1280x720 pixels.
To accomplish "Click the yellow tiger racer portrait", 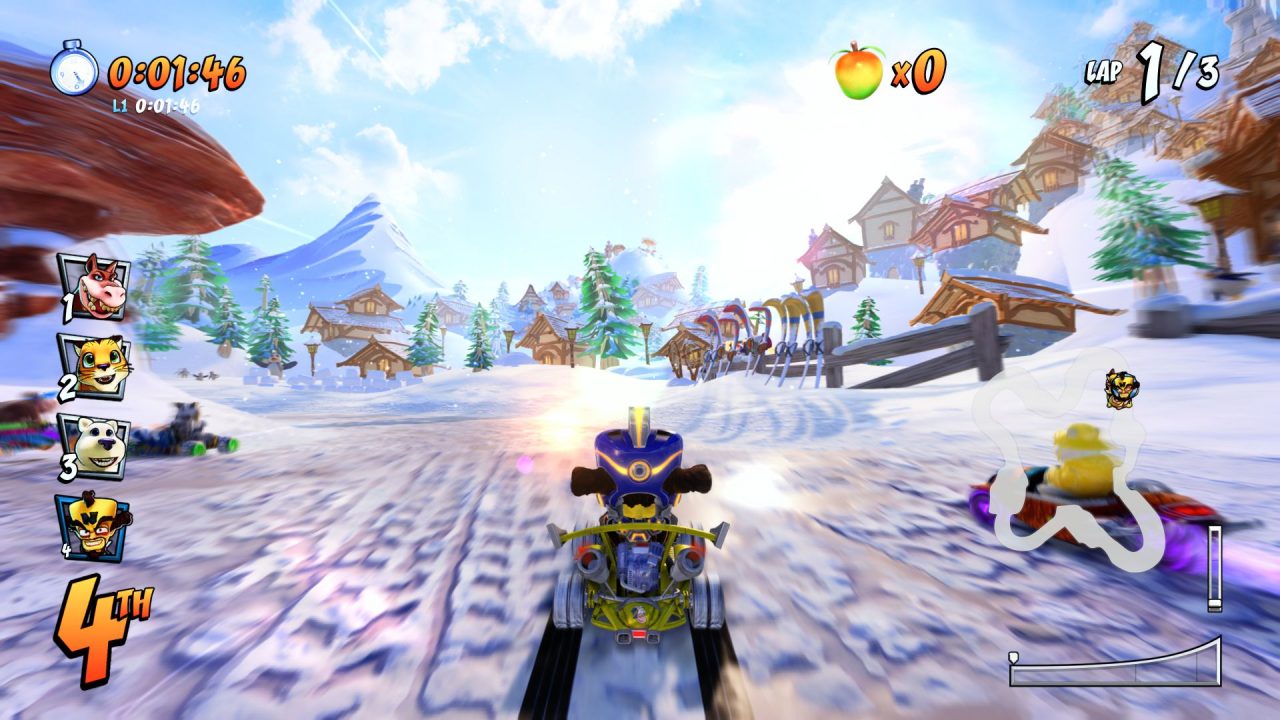I will tap(95, 367).
